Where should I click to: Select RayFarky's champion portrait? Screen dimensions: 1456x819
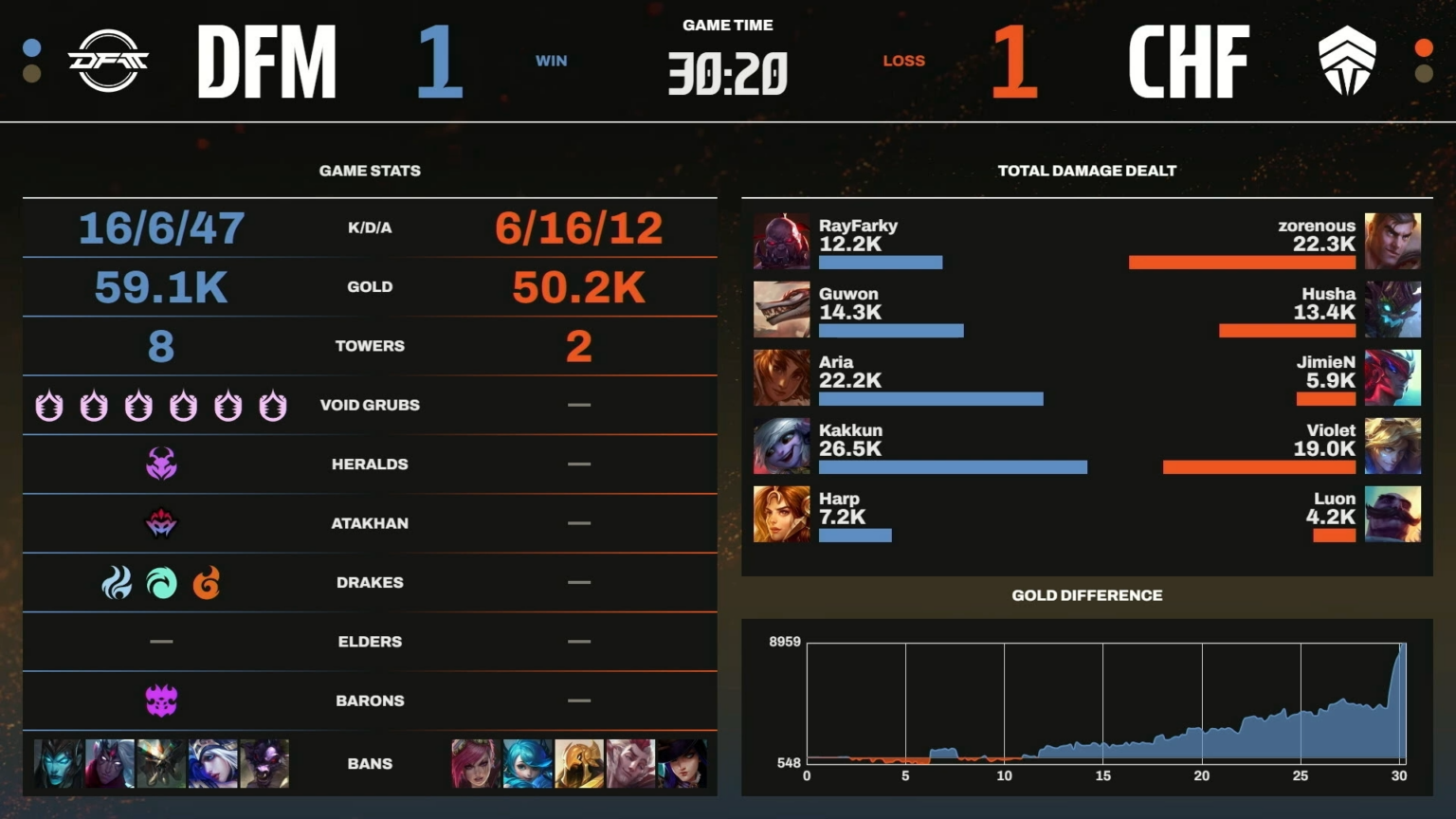pyautogui.click(x=781, y=242)
